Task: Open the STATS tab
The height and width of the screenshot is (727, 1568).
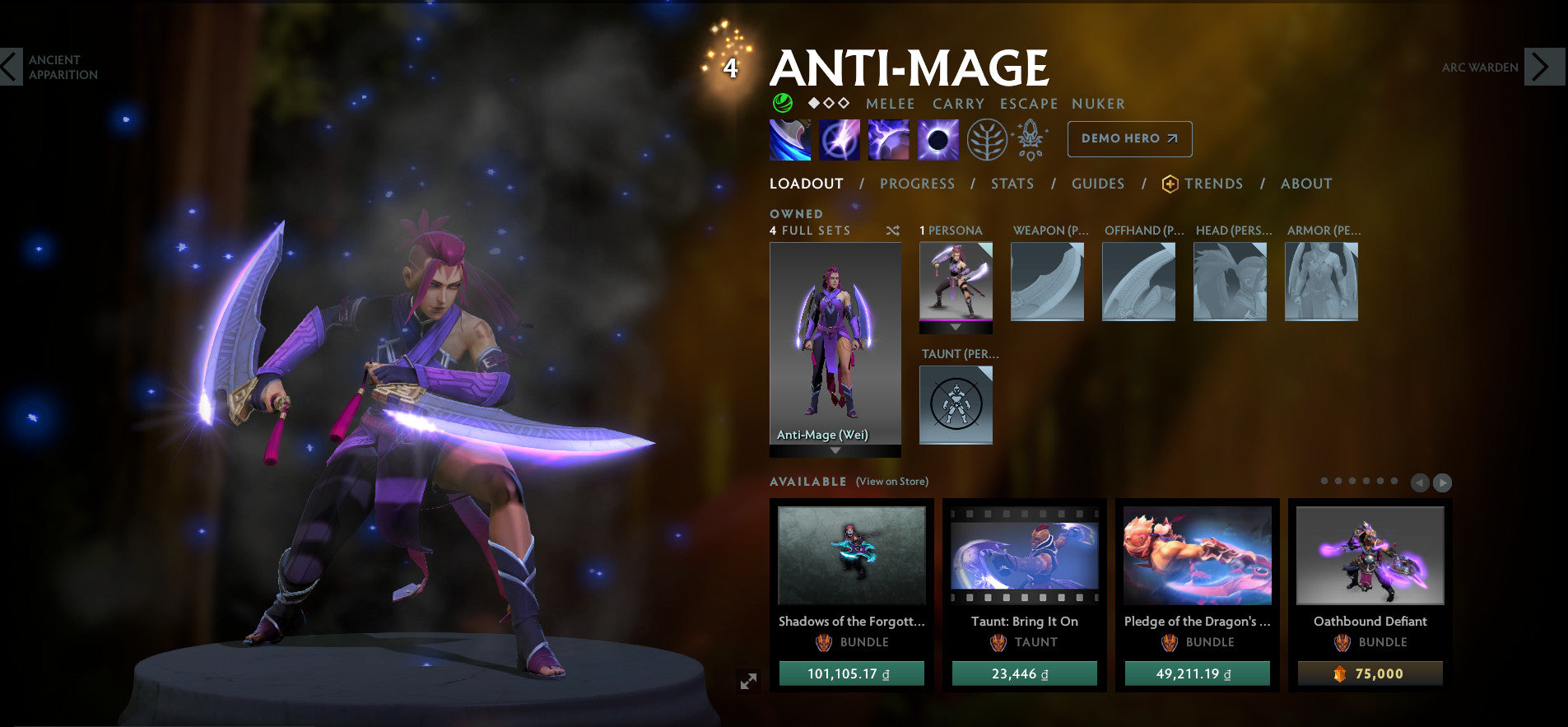Action: [x=1012, y=184]
